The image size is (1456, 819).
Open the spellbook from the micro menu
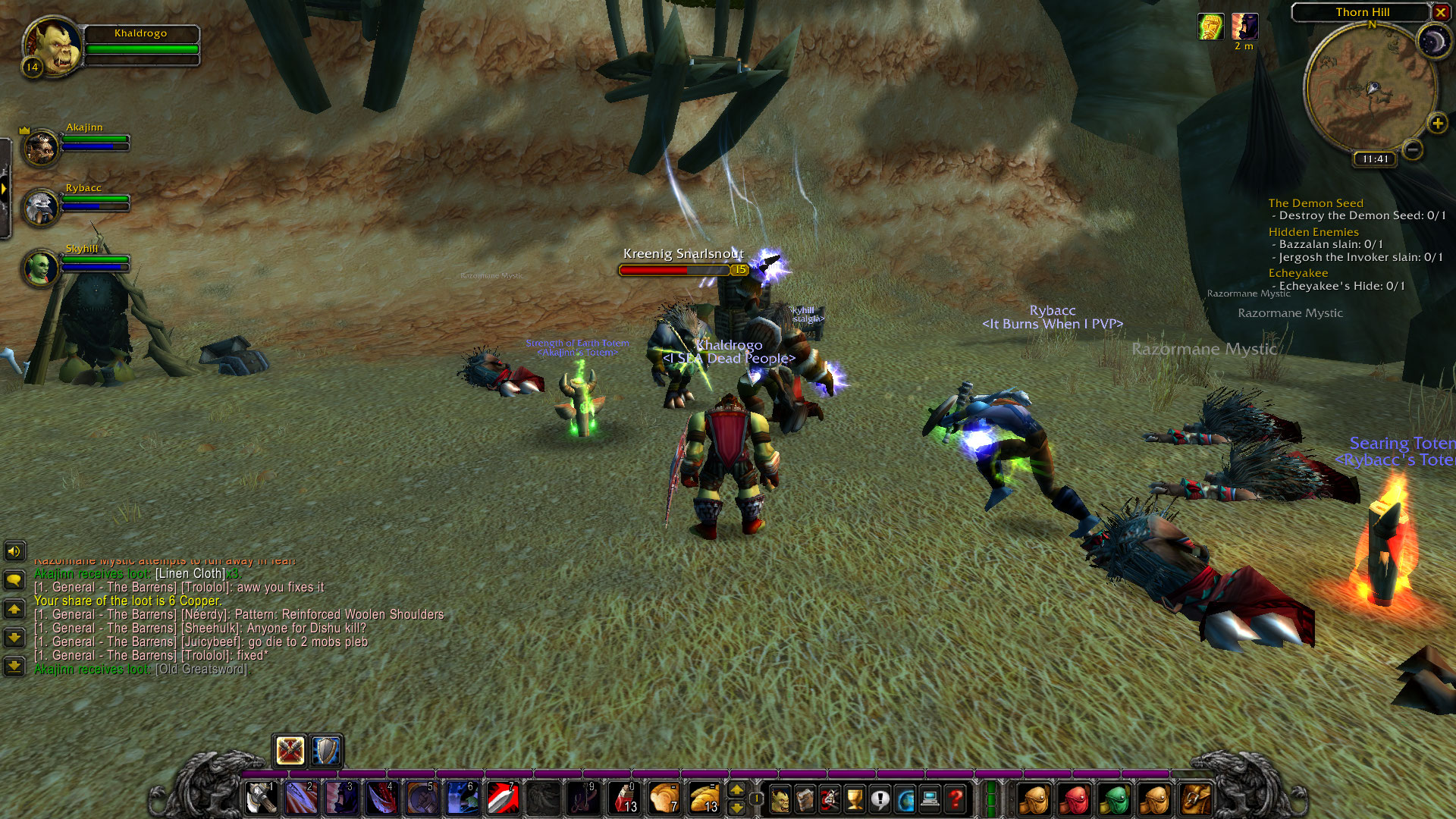pyautogui.click(x=804, y=799)
